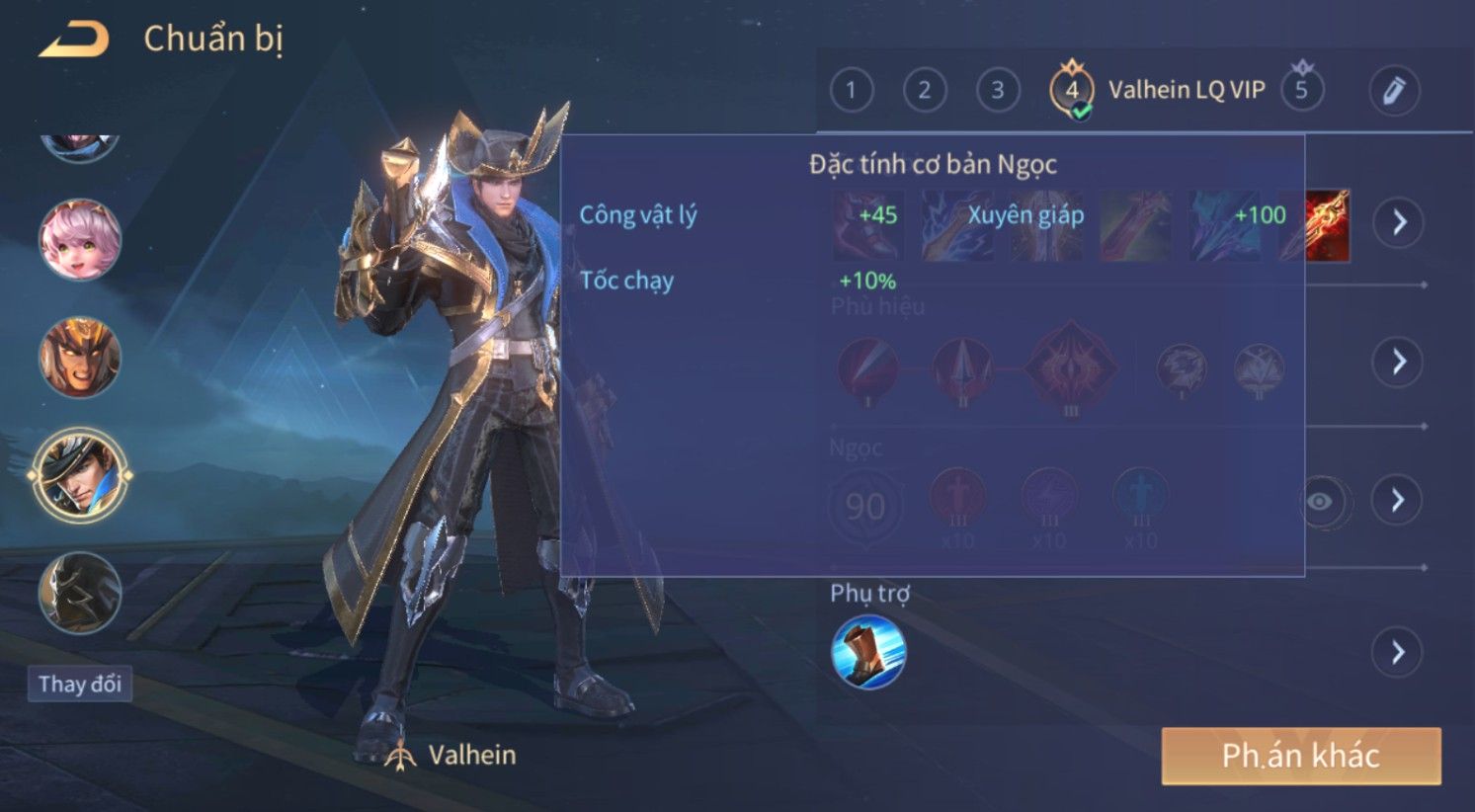Select the Phụ trợ boot spell icon
1475x812 pixels.
pyautogui.click(x=868, y=652)
